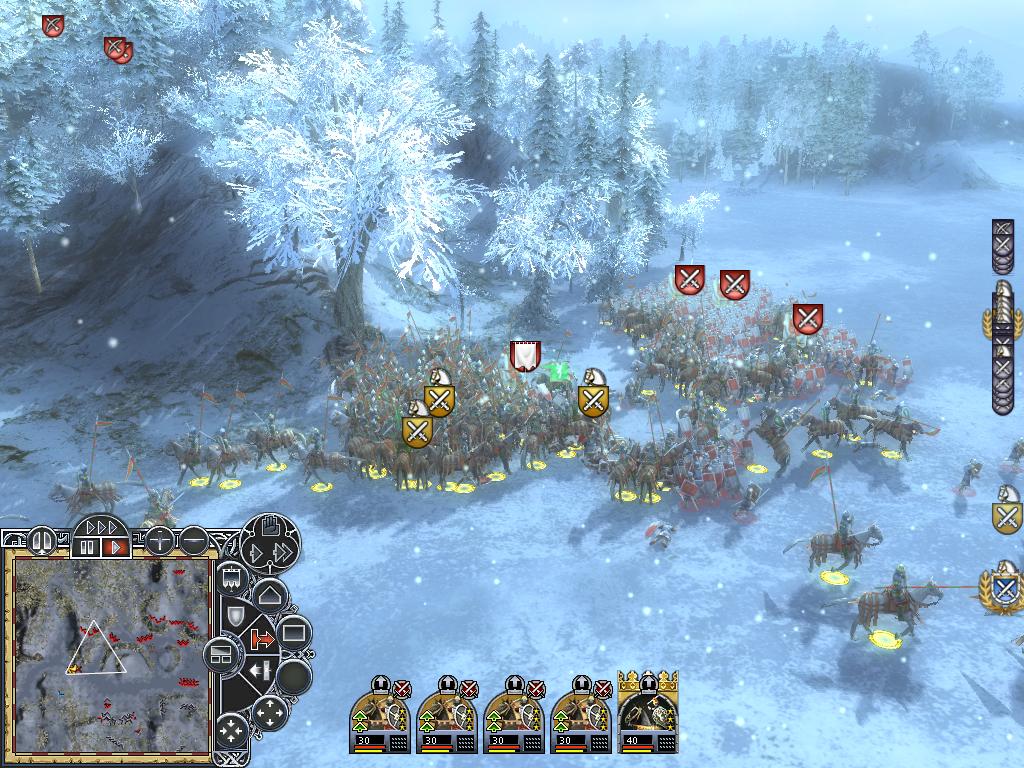Select the first cavalry unit card
The image size is (1024, 768).
[x=380, y=713]
